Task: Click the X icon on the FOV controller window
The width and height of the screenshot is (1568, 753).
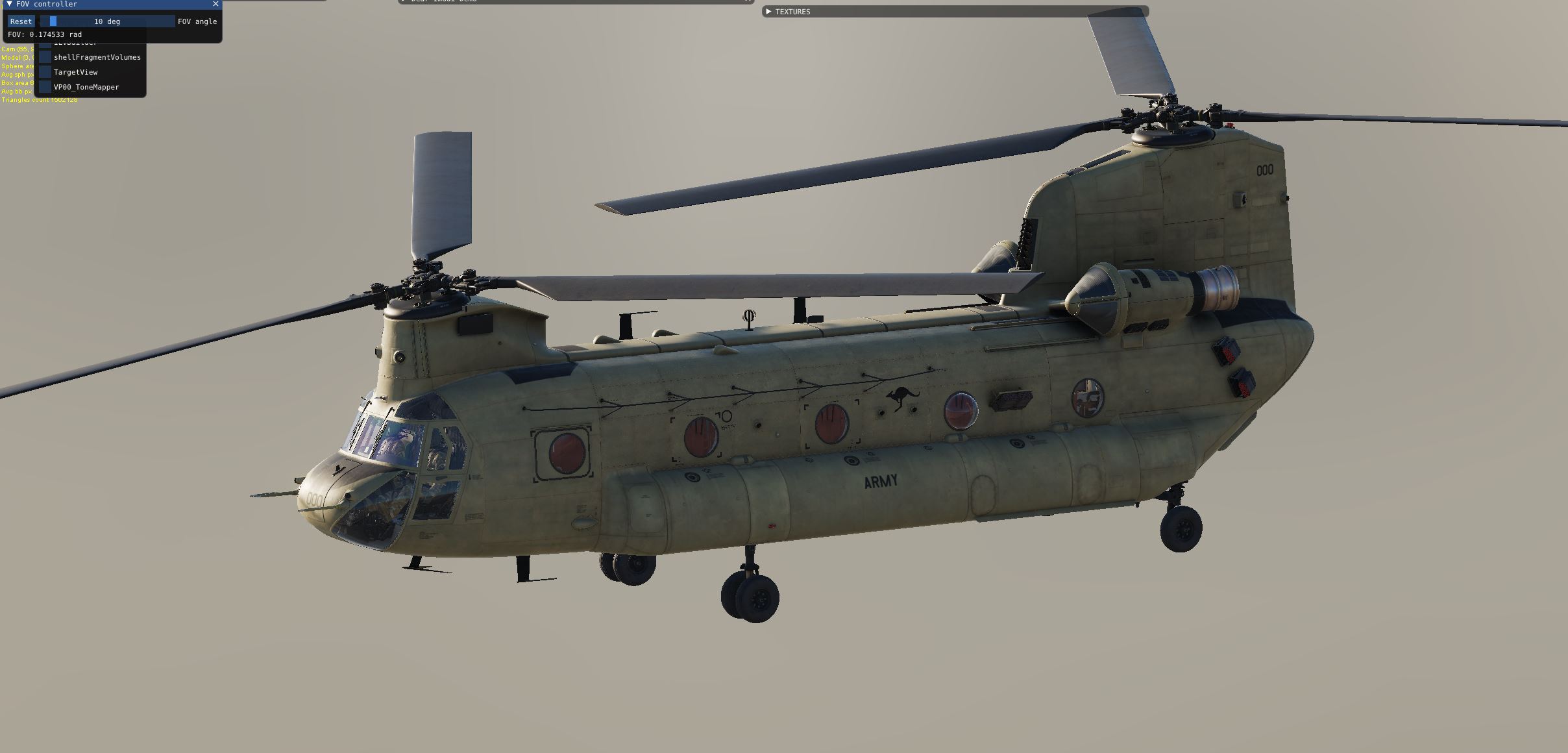Action: click(x=215, y=4)
